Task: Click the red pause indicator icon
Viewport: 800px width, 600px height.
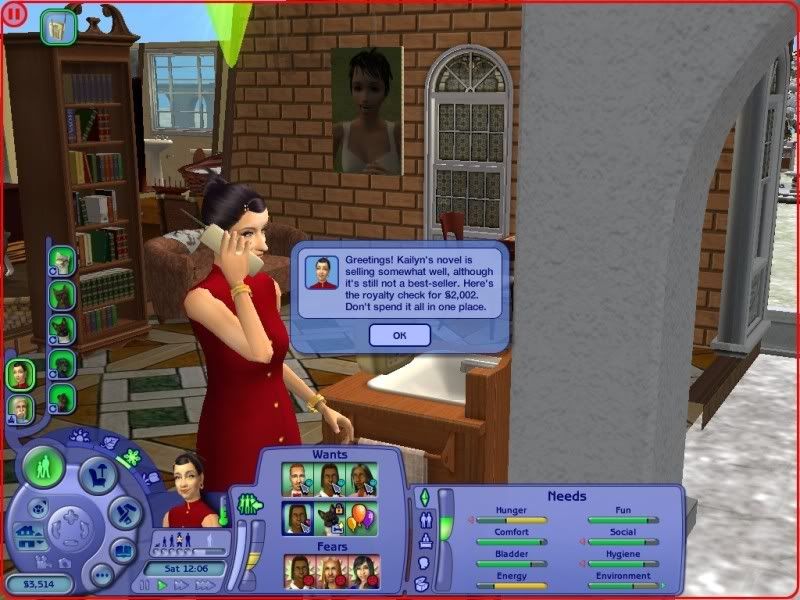Action: (x=14, y=14)
